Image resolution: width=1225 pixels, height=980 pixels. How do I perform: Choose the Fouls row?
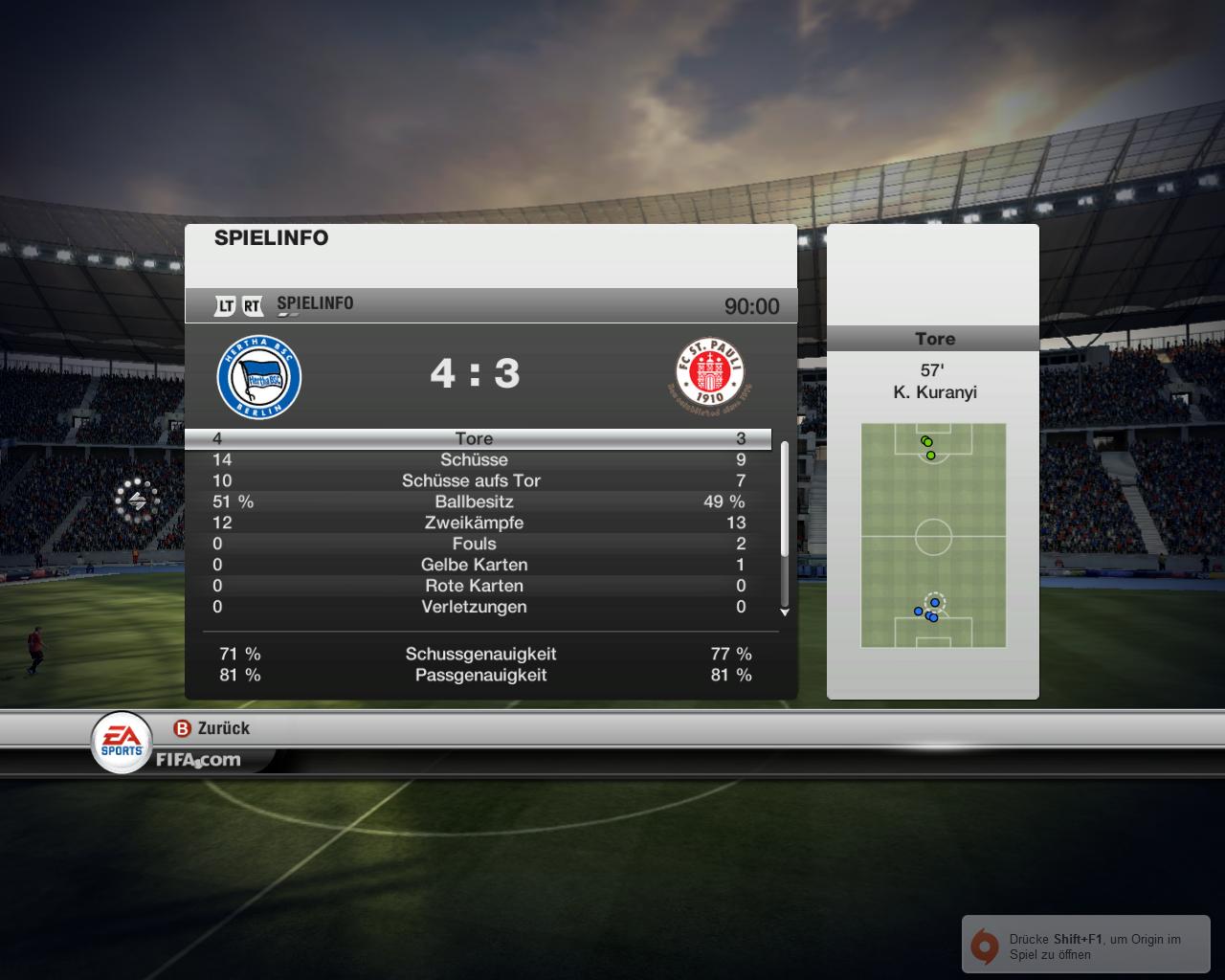point(475,544)
